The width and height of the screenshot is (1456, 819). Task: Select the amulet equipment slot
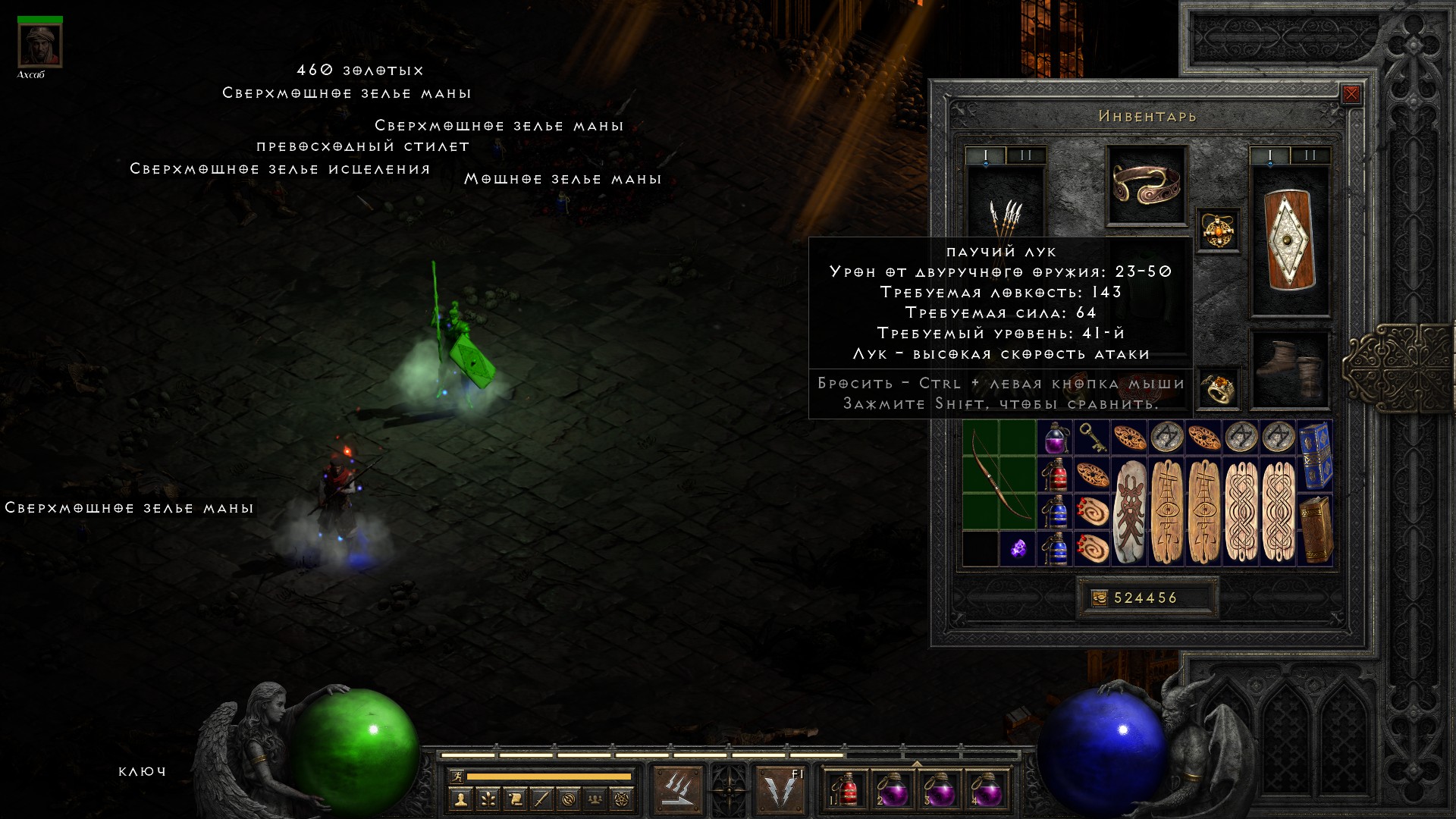1218,230
